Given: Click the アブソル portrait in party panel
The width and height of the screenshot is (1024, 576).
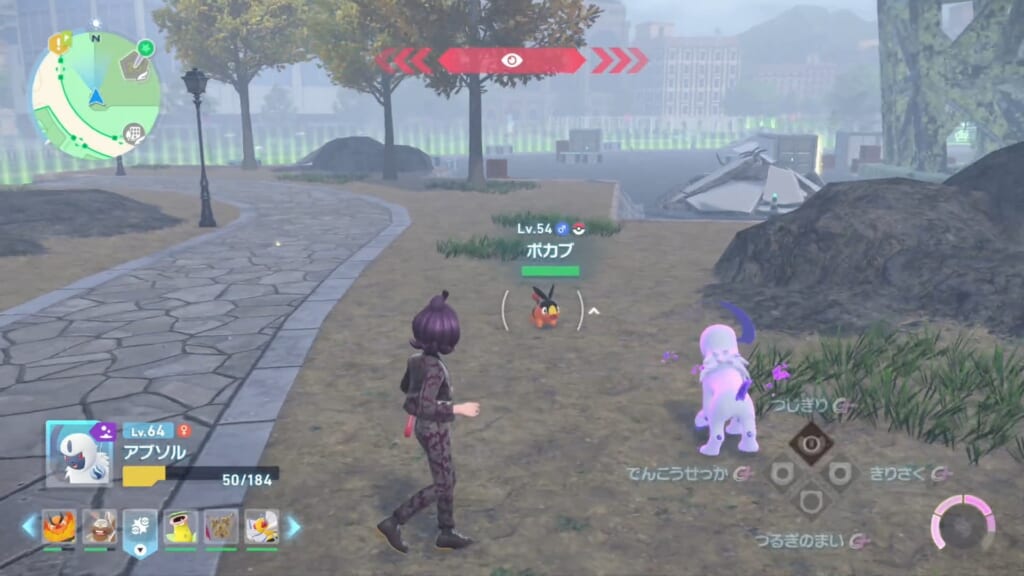Looking at the screenshot, I should [80, 453].
